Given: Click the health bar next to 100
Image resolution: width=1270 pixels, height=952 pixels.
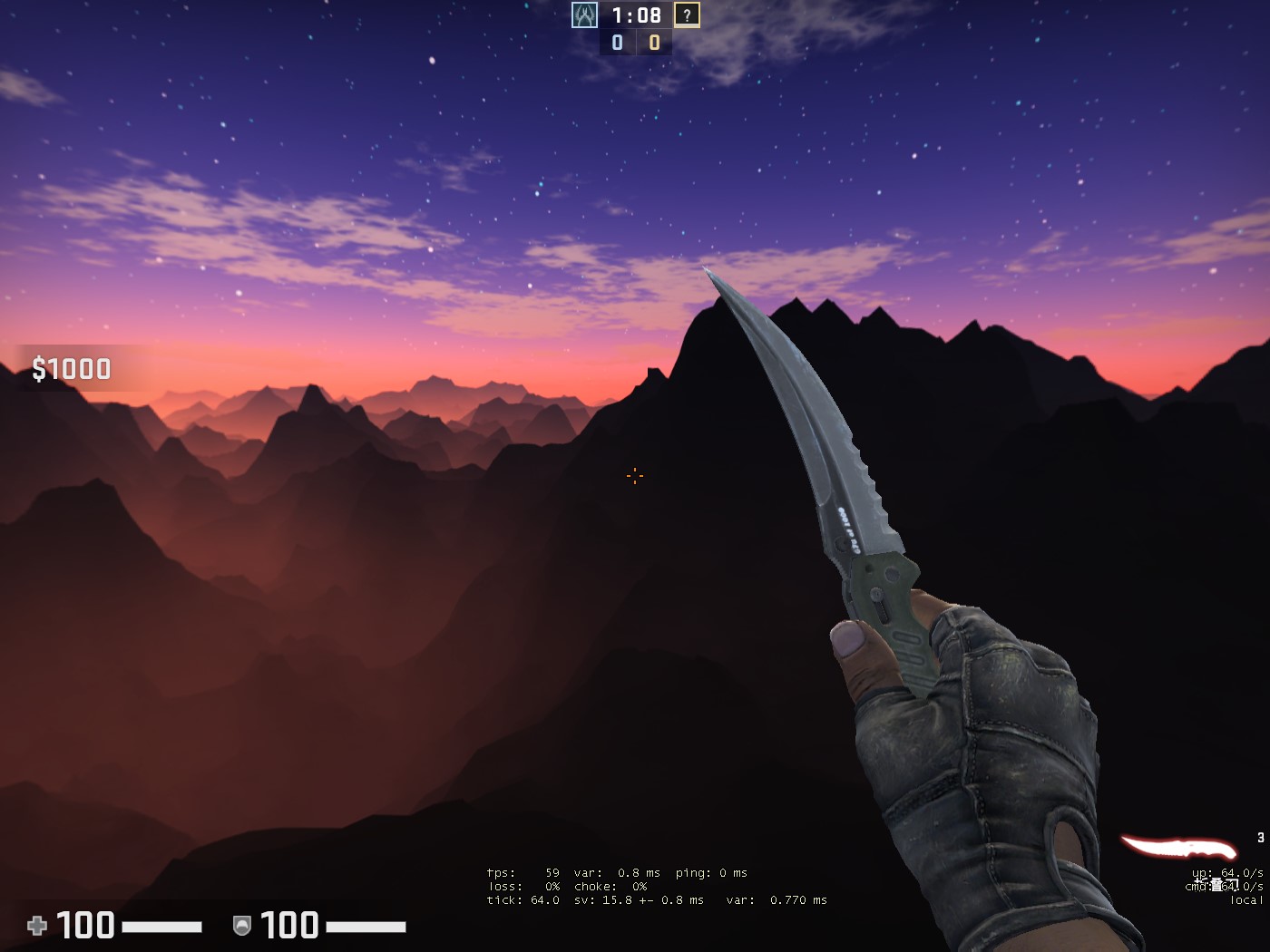Looking at the screenshot, I should (163, 927).
